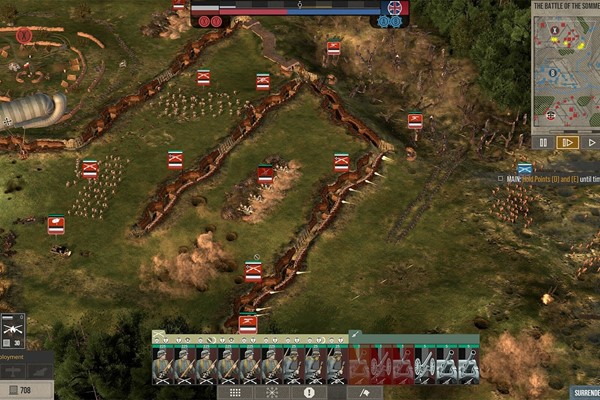This screenshot has height=400, width=600.
Task: Select the last artillery unit card
Action: coord(468,366)
